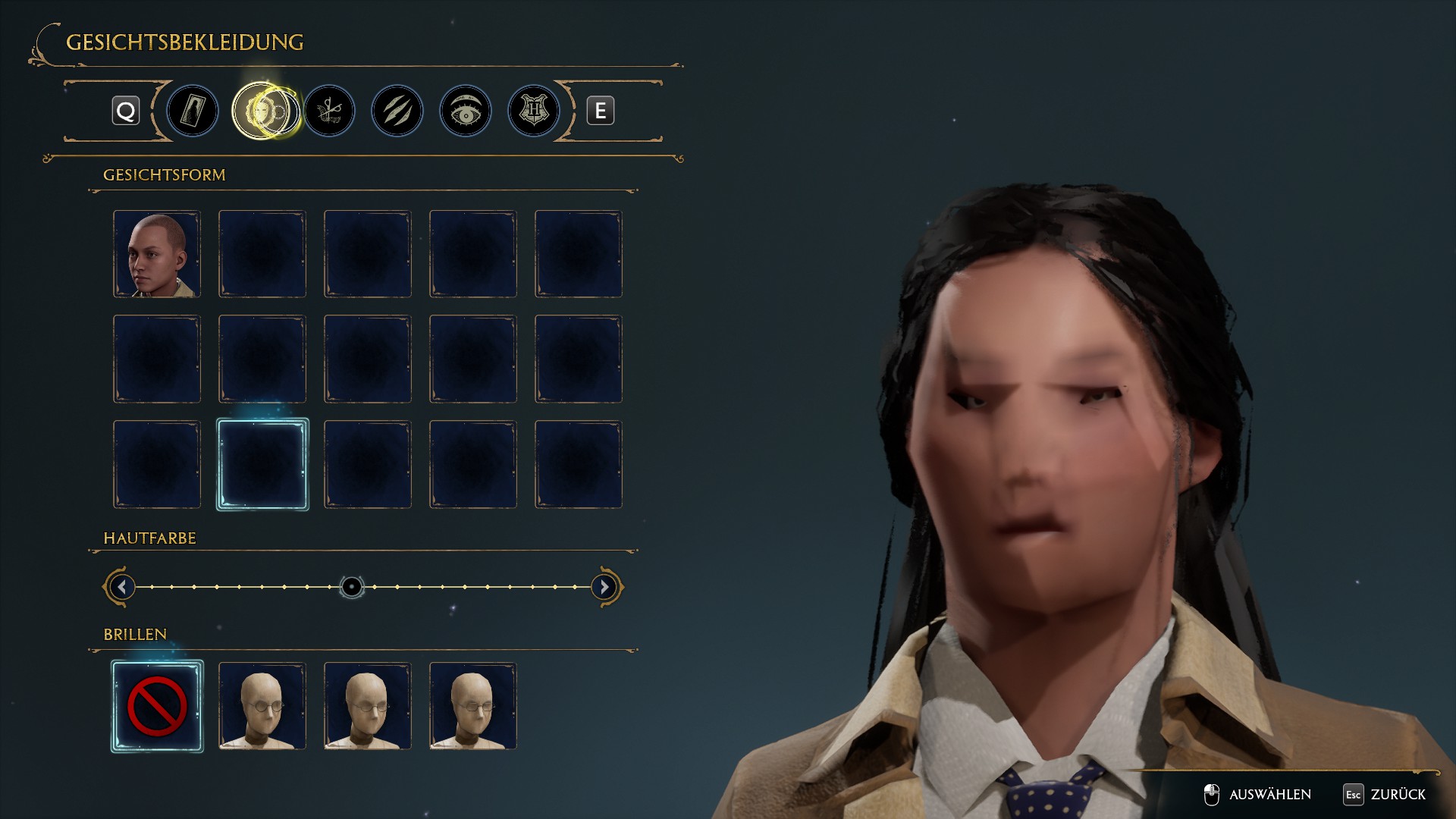Click the Zurück back button

[1385, 794]
